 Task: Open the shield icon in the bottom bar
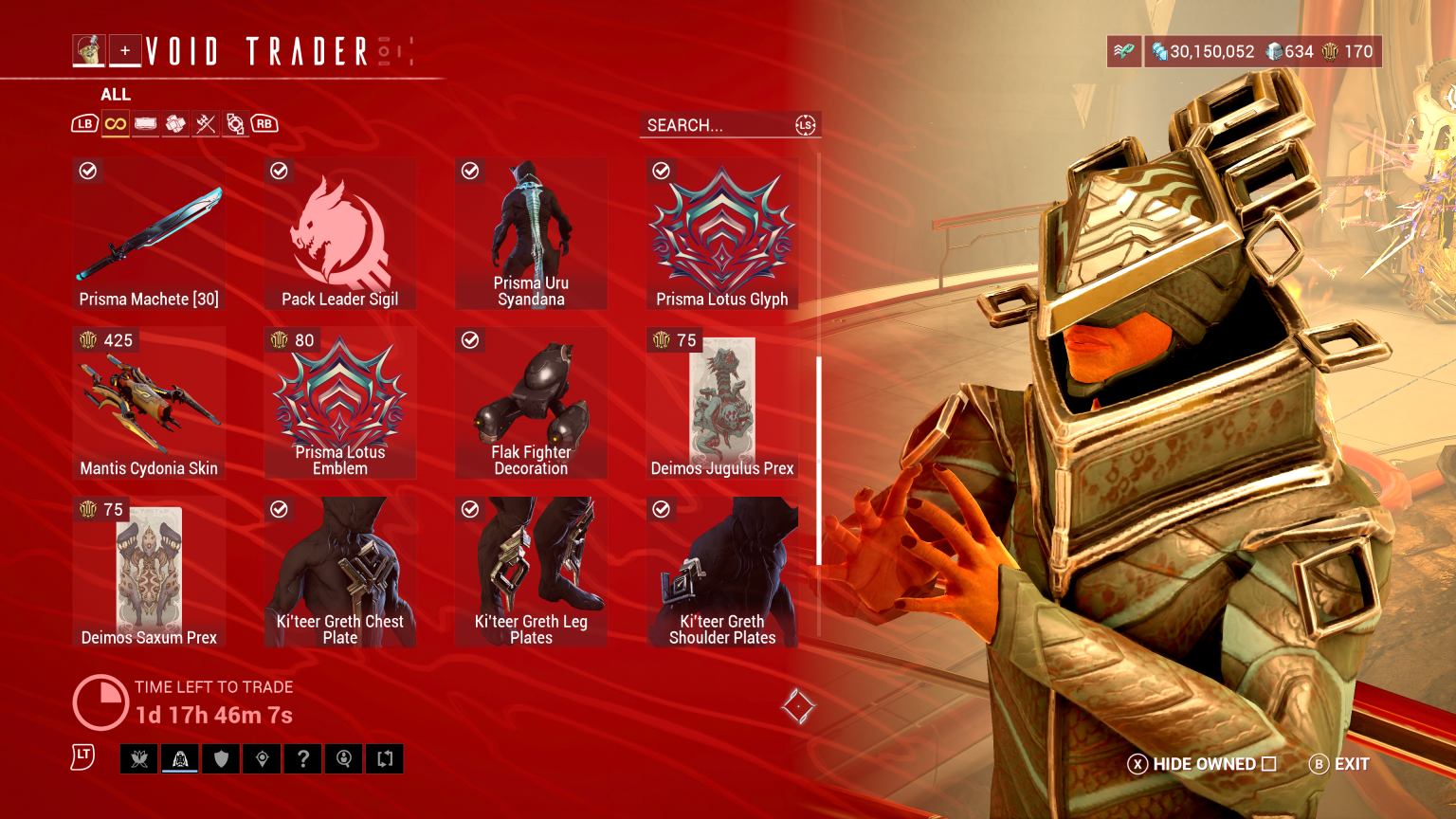221,758
